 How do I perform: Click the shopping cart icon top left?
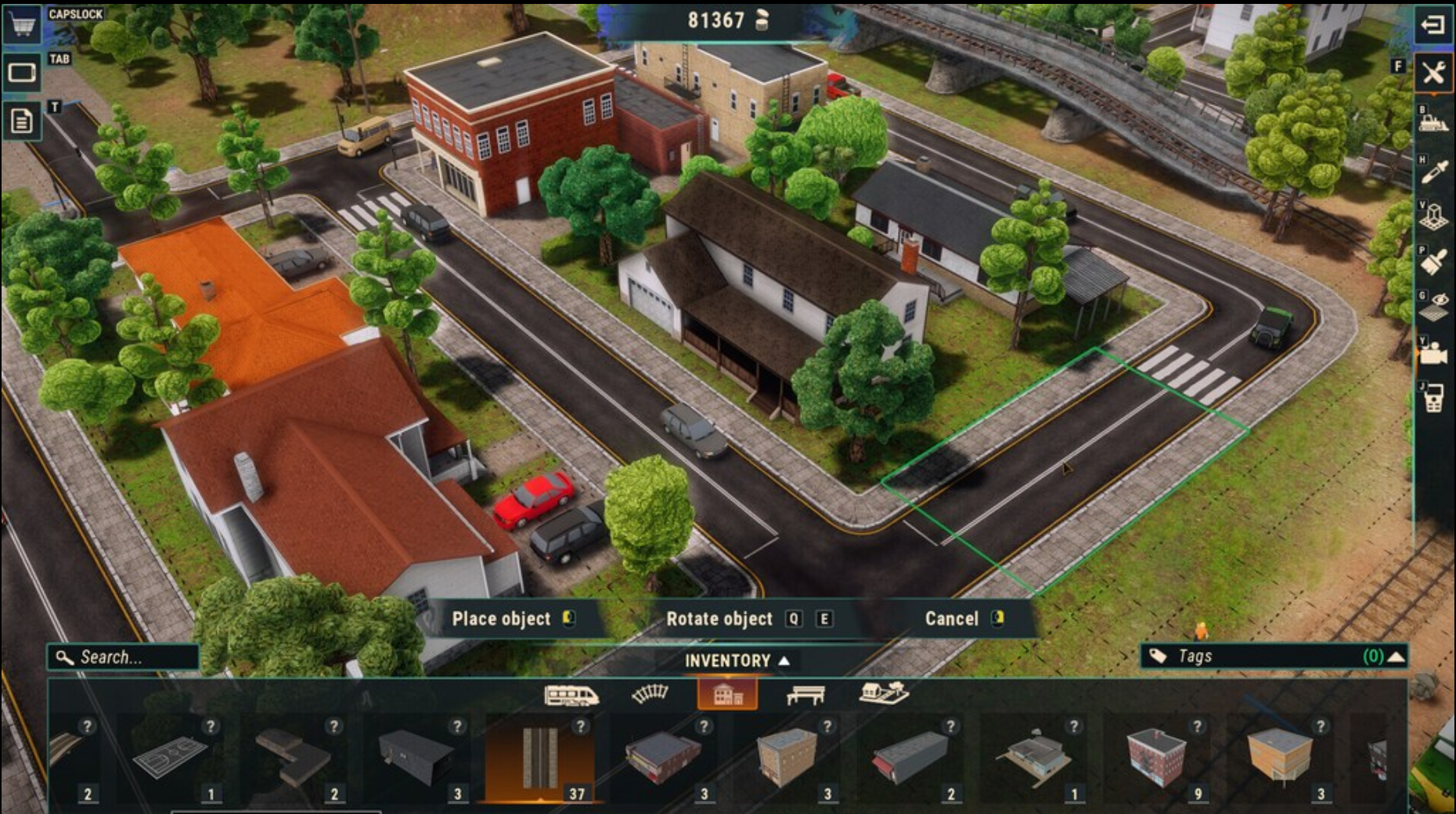coord(22,23)
